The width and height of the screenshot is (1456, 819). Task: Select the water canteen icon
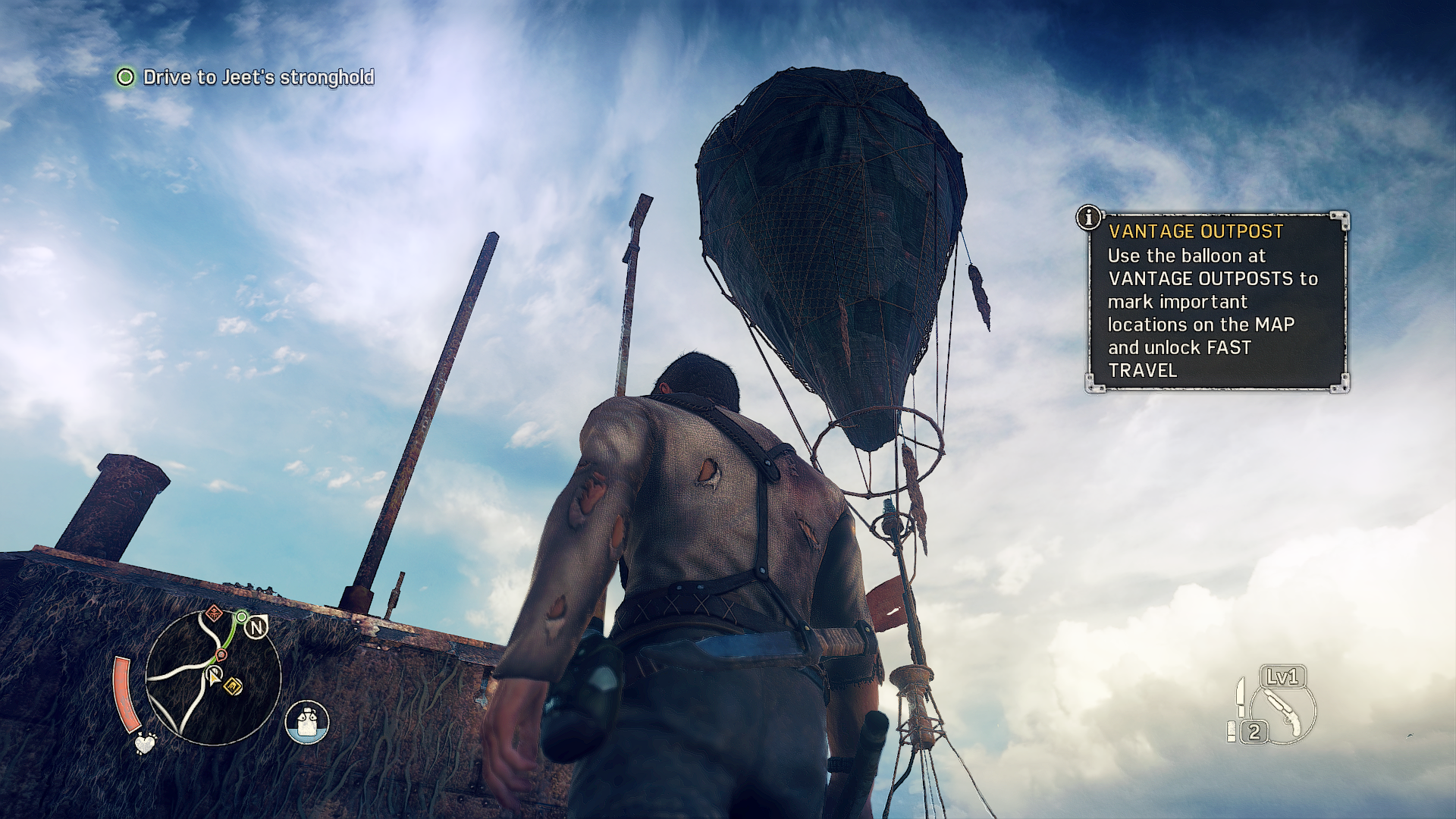click(307, 722)
